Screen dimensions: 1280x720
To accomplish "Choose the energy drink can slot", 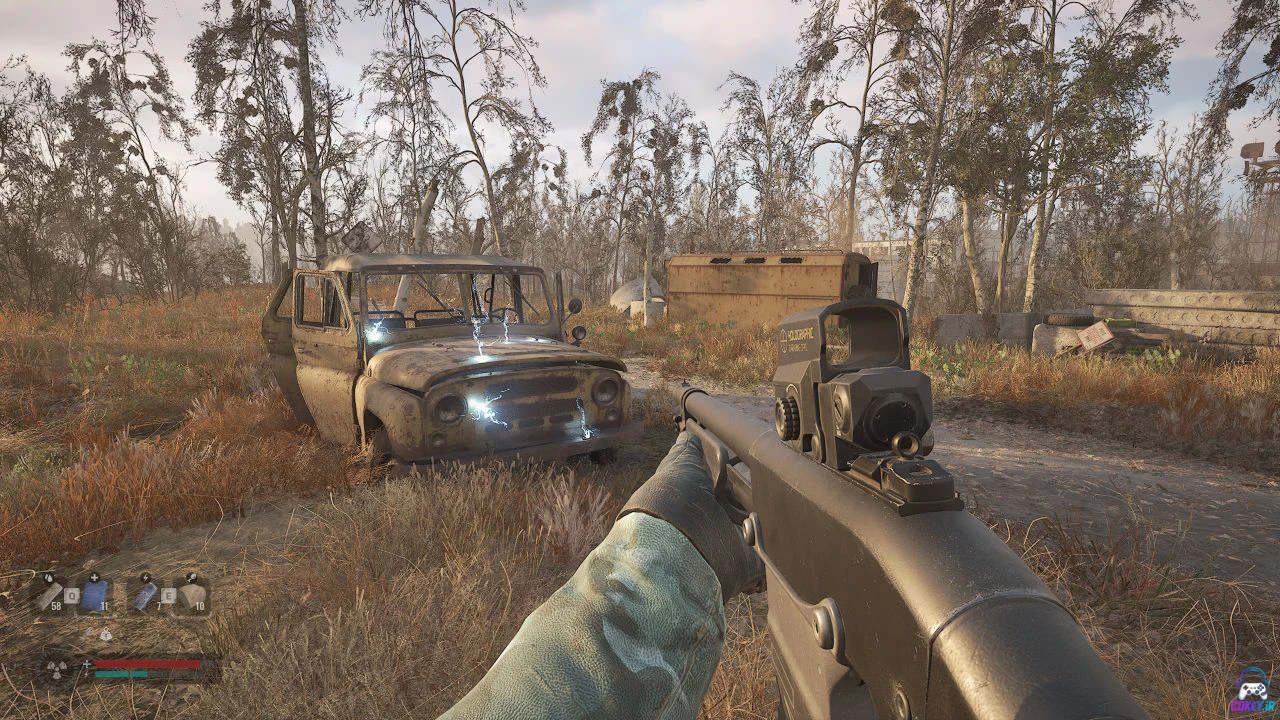I will click(x=146, y=595).
